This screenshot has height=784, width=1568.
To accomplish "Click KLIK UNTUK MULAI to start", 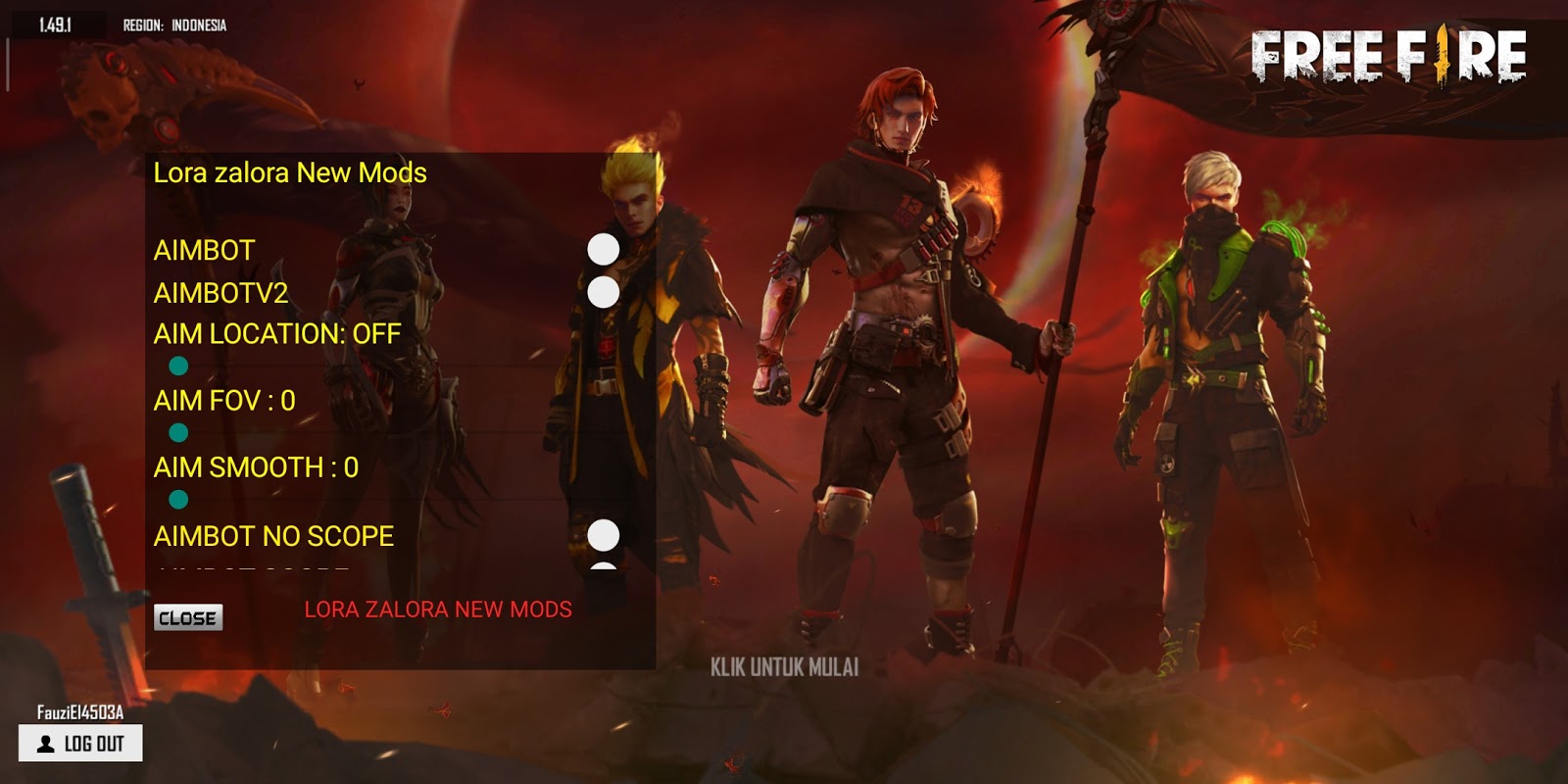I will (784, 668).
